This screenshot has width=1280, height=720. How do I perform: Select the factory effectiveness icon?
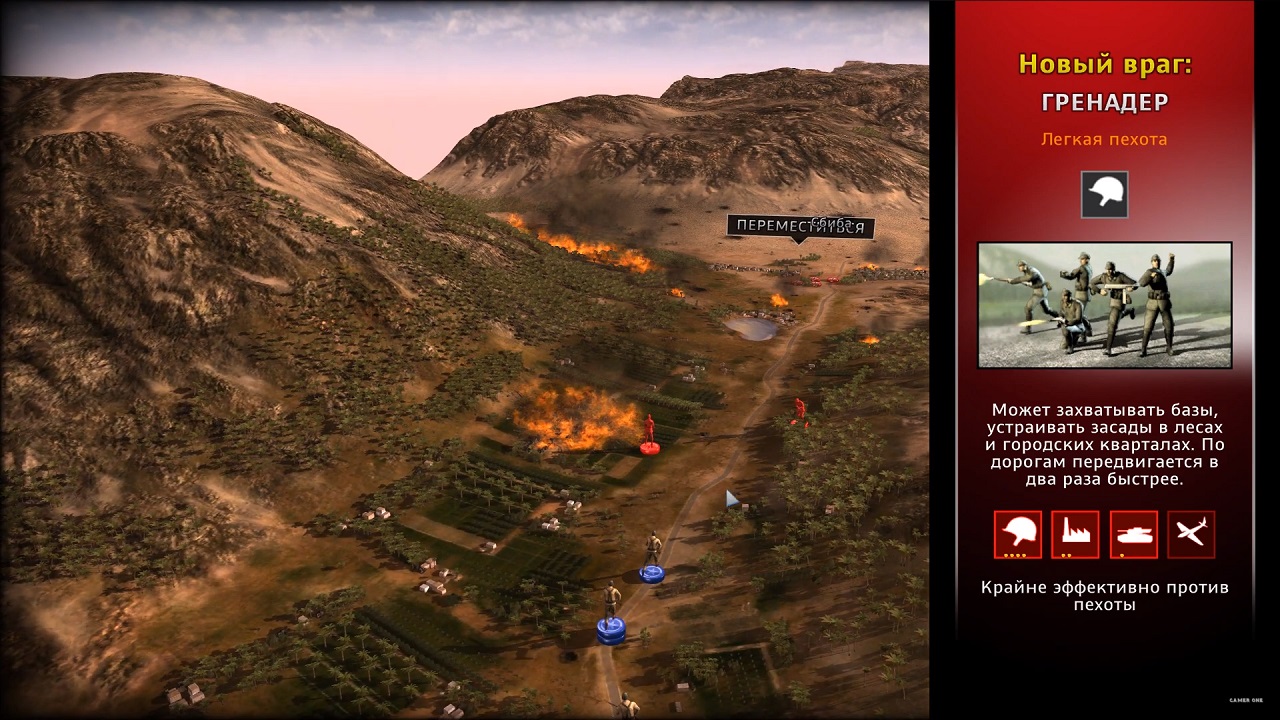[1075, 534]
